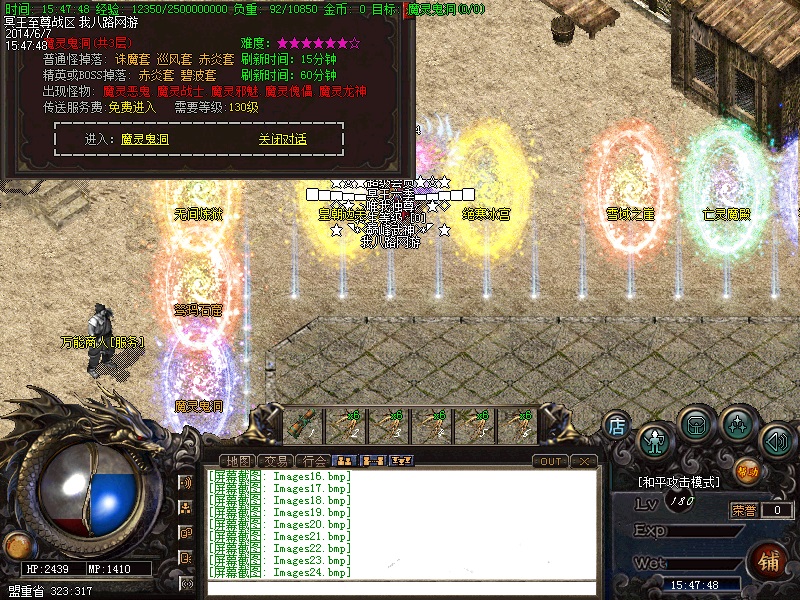Click the OUT button above the chat
The image size is (800, 600).
tap(550, 461)
